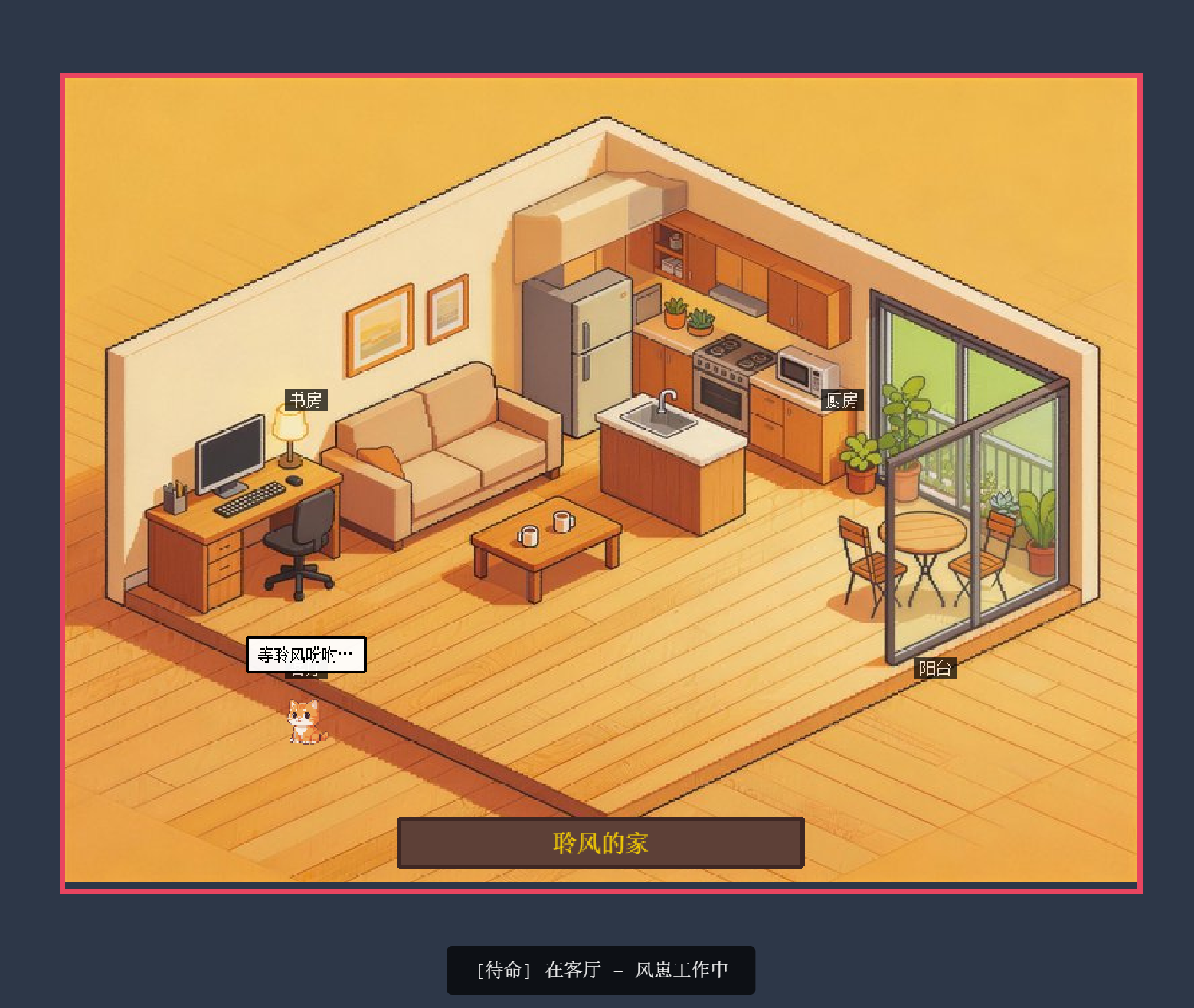Select the 厨房 room label
Screen dimensions: 1194x1008
pos(842,400)
